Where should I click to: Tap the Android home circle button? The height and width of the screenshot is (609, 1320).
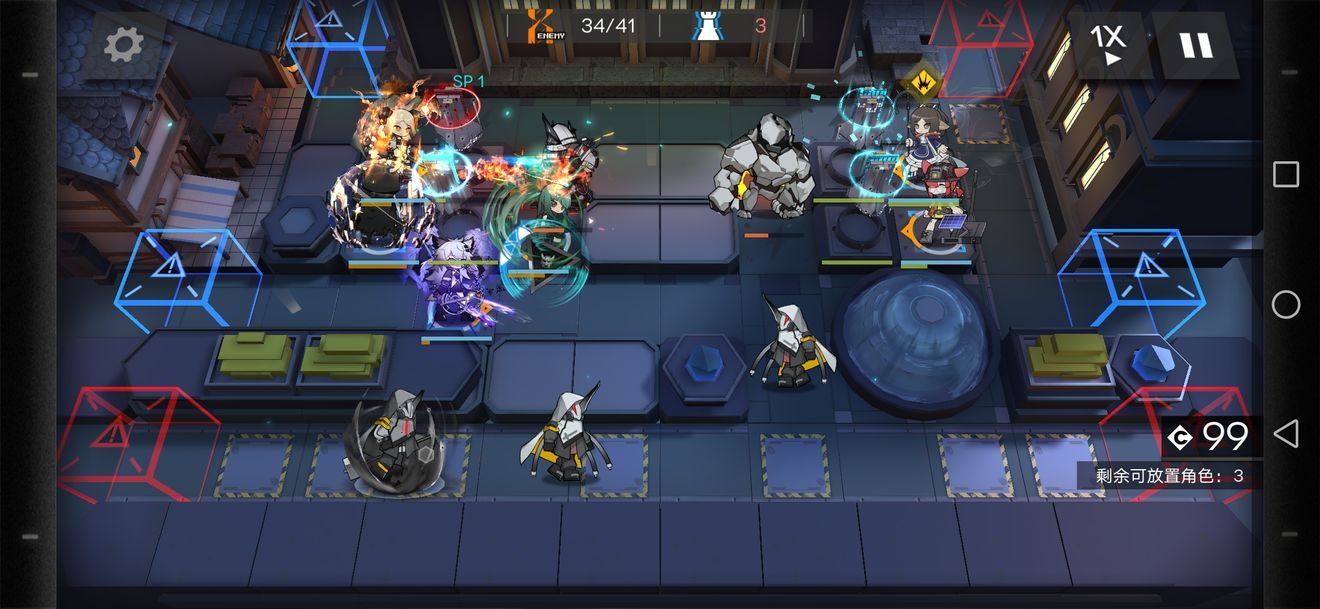pos(1286,304)
